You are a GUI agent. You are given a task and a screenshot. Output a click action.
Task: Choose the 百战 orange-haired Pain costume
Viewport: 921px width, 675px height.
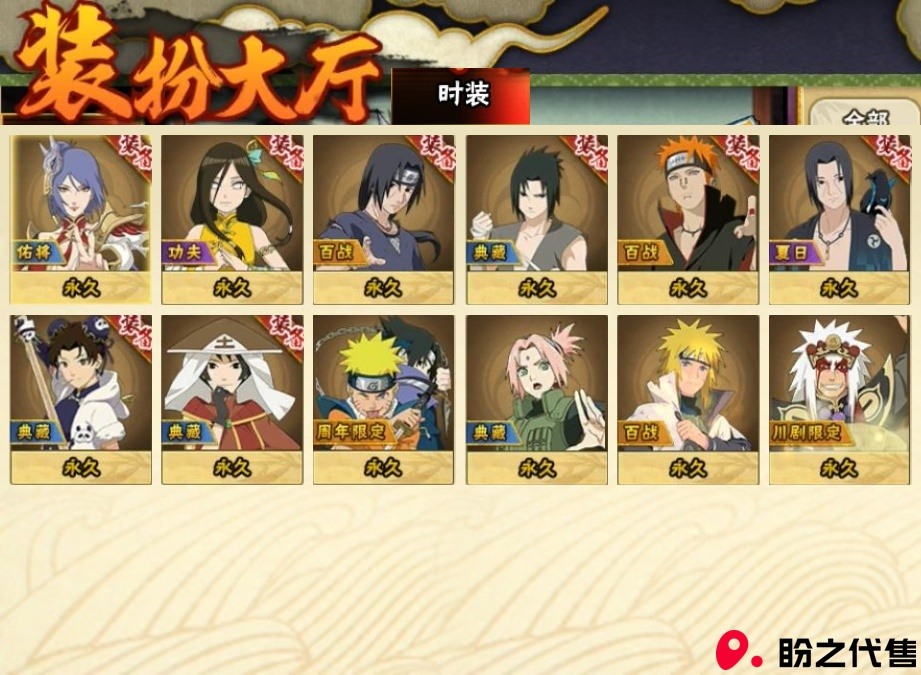(688, 218)
